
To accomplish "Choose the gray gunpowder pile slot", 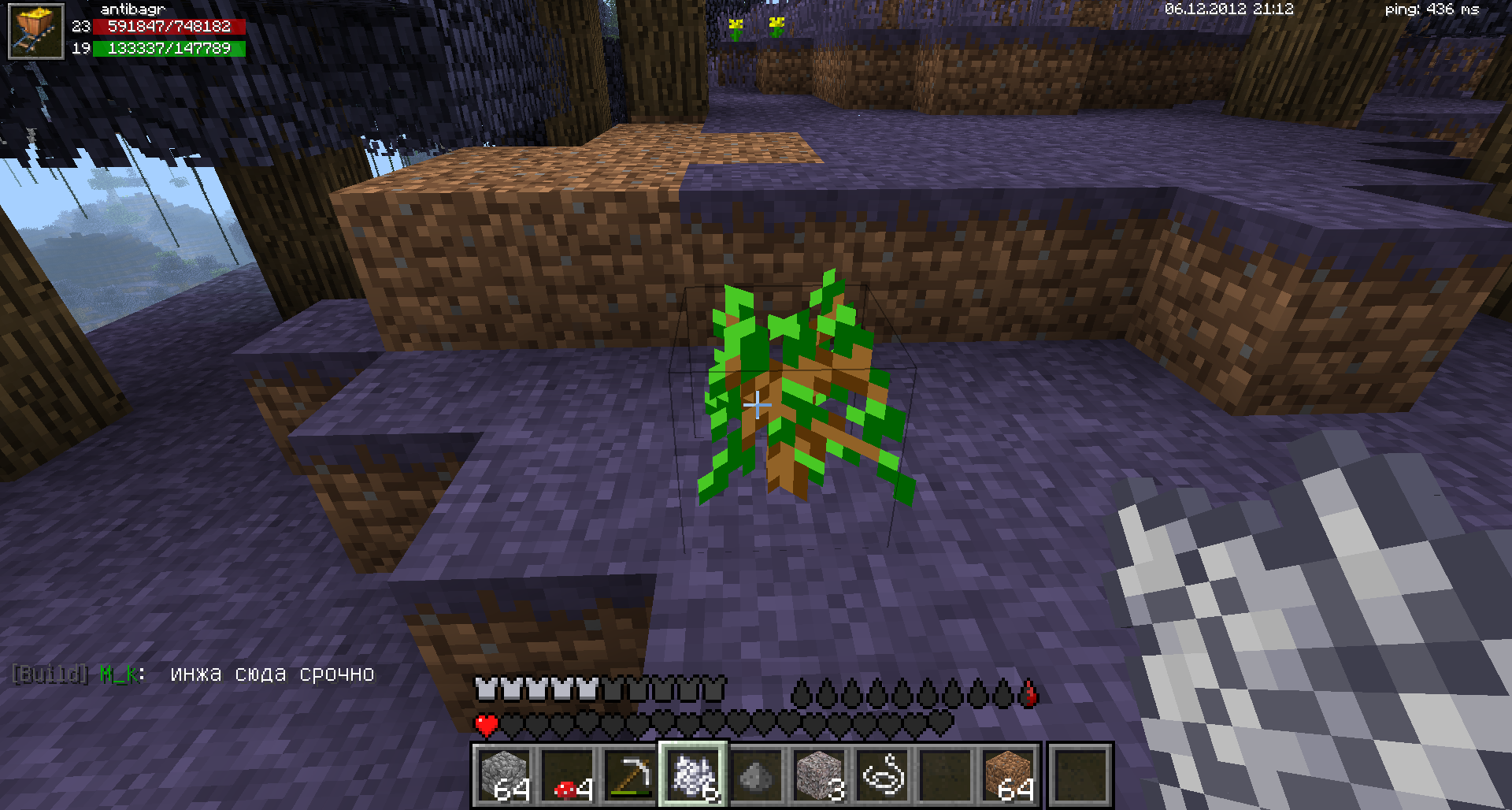I will click(x=756, y=775).
